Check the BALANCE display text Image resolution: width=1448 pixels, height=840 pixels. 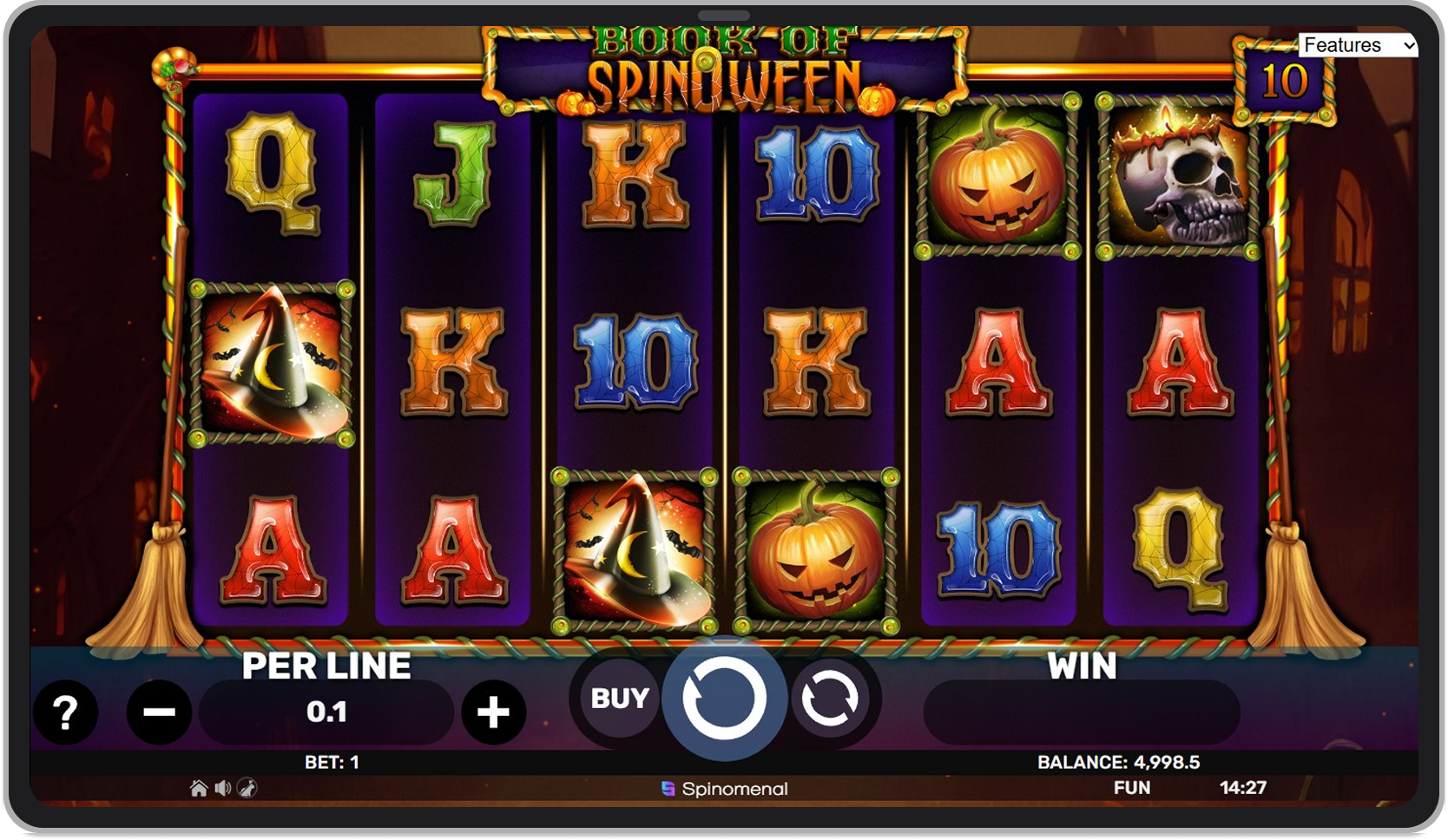pyautogui.click(x=1120, y=763)
